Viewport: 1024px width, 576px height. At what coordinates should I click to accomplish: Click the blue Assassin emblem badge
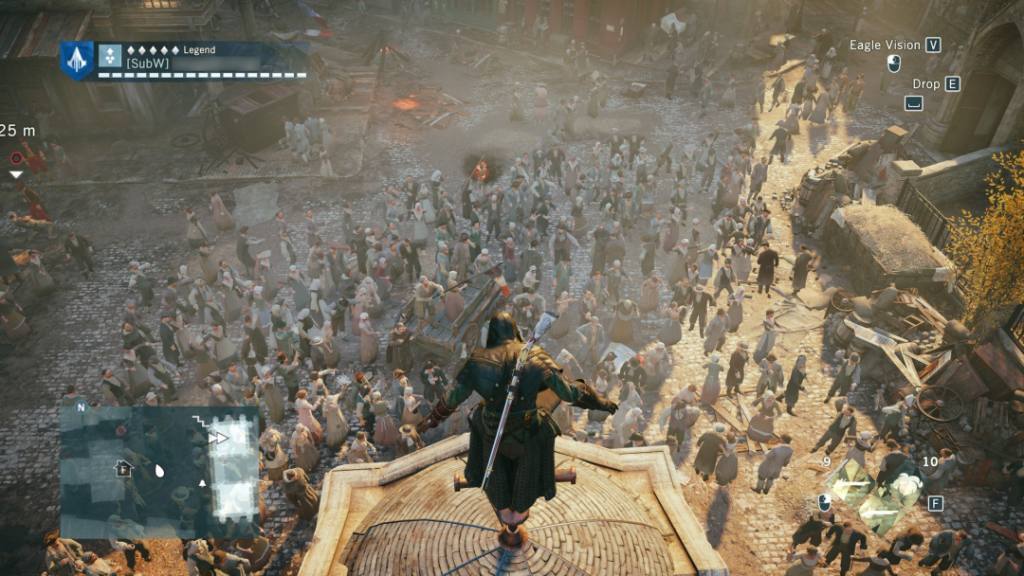point(77,60)
